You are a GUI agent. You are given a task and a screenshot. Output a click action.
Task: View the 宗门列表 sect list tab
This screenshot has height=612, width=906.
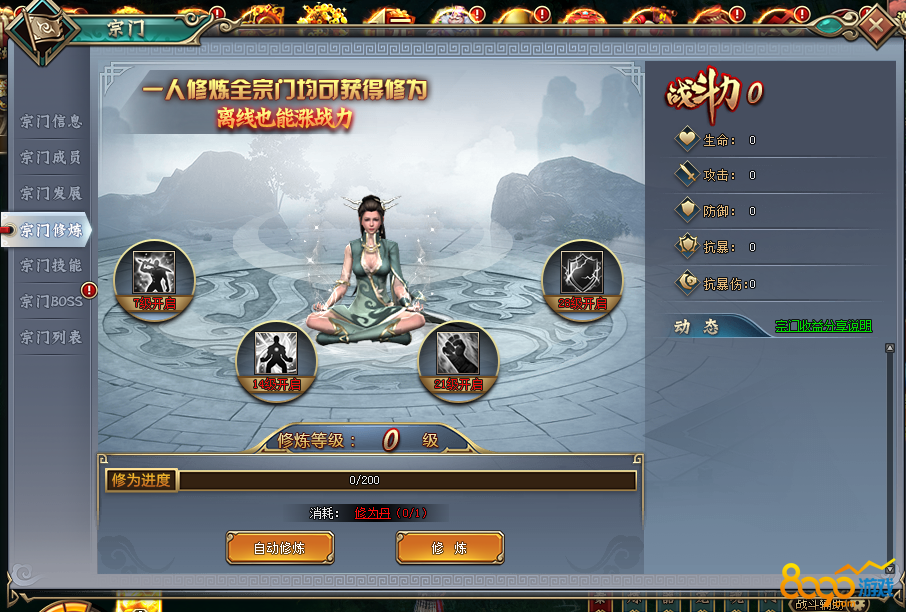pyautogui.click(x=51, y=338)
